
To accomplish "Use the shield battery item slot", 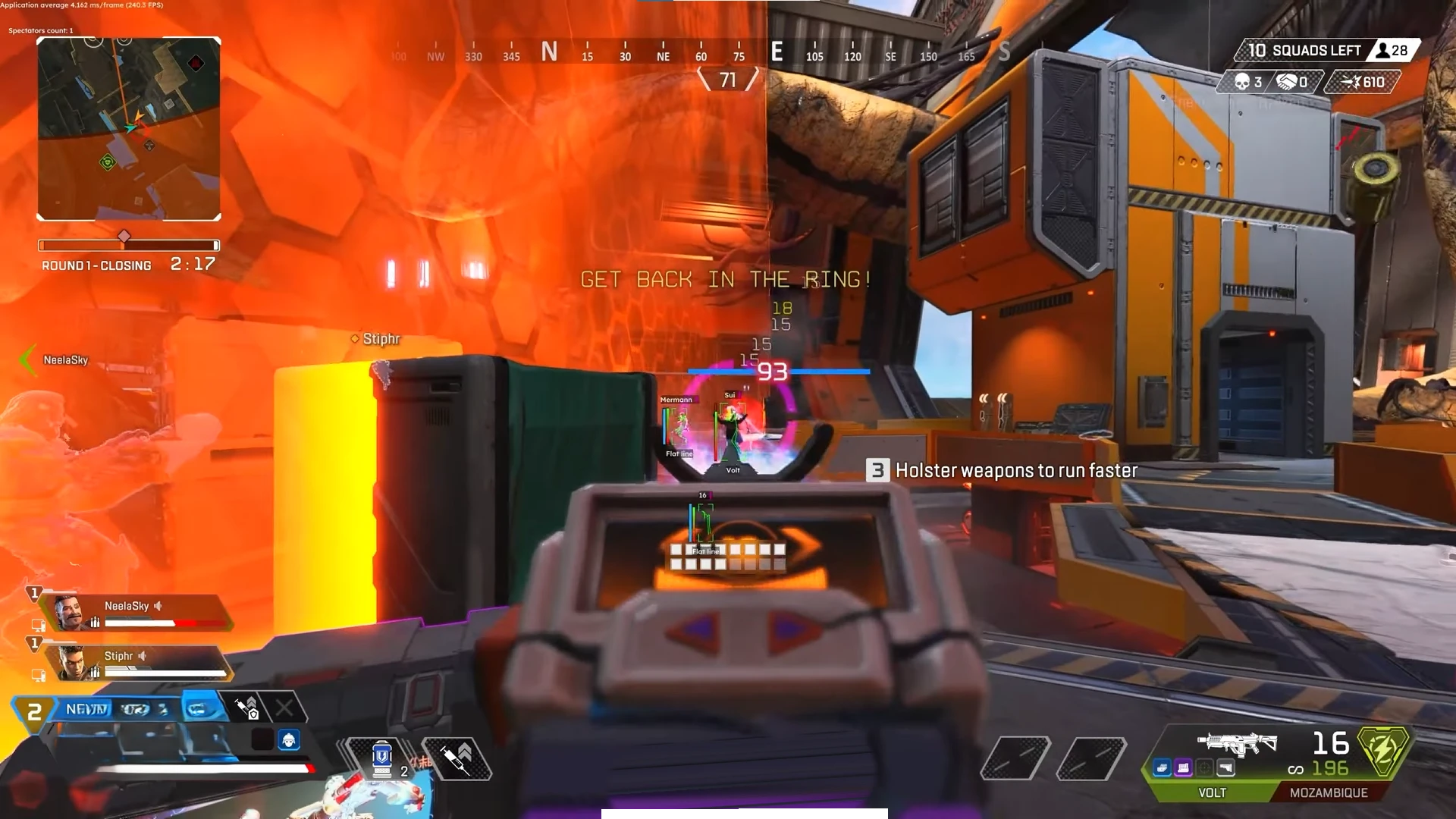I will coord(381,758).
